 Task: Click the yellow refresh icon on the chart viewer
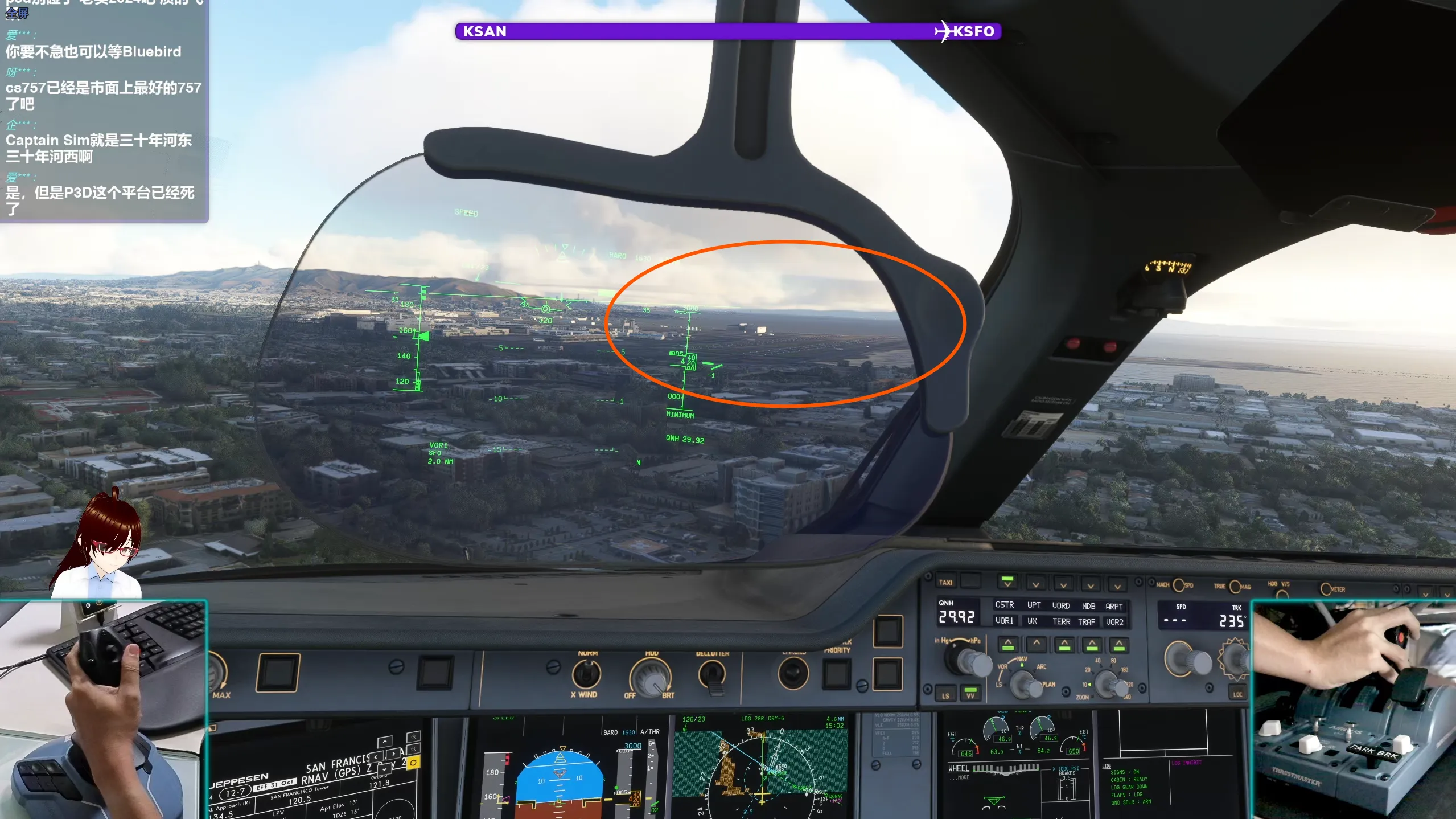point(413,763)
